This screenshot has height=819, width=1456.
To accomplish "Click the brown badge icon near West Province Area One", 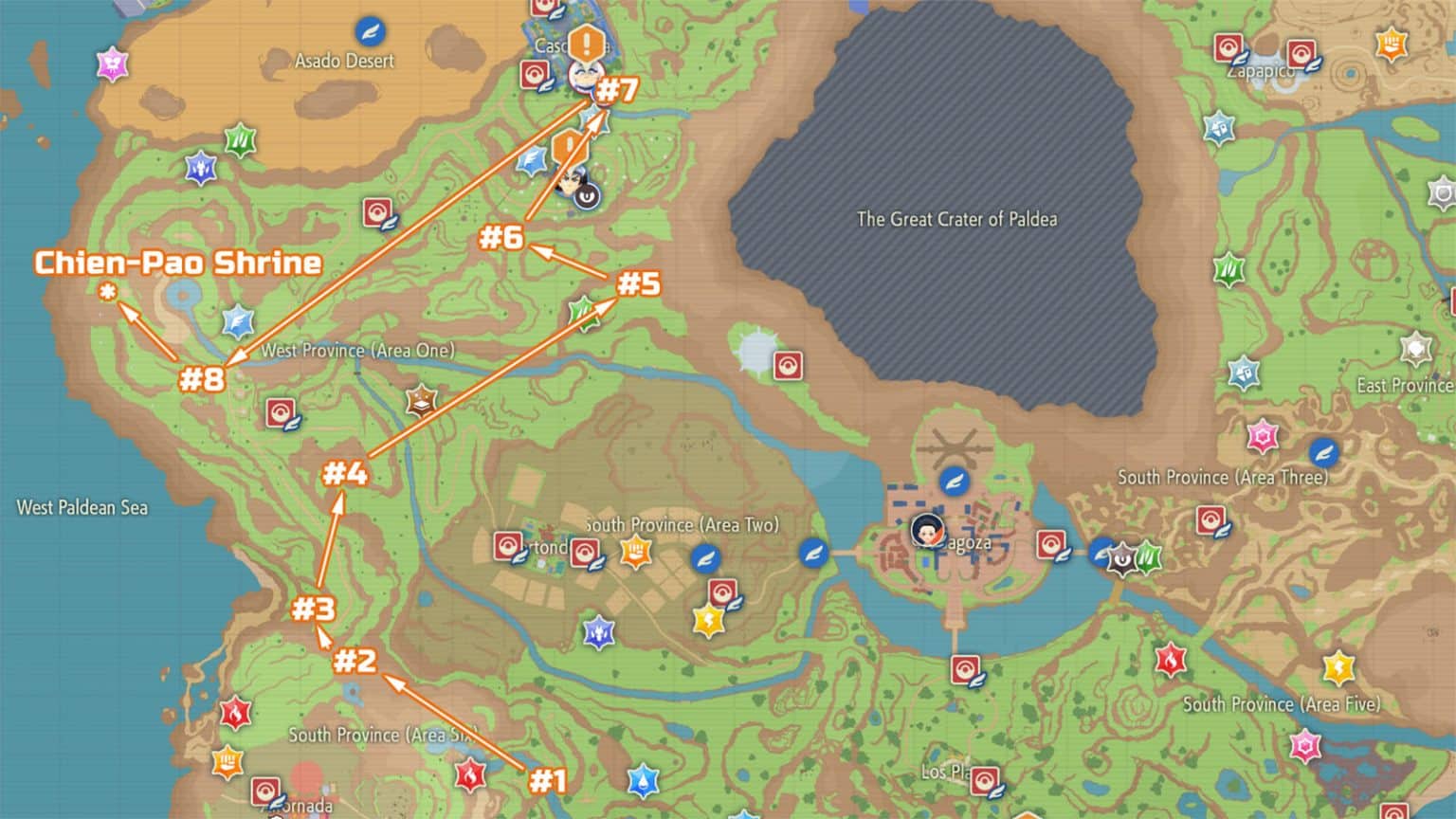I will [420, 400].
